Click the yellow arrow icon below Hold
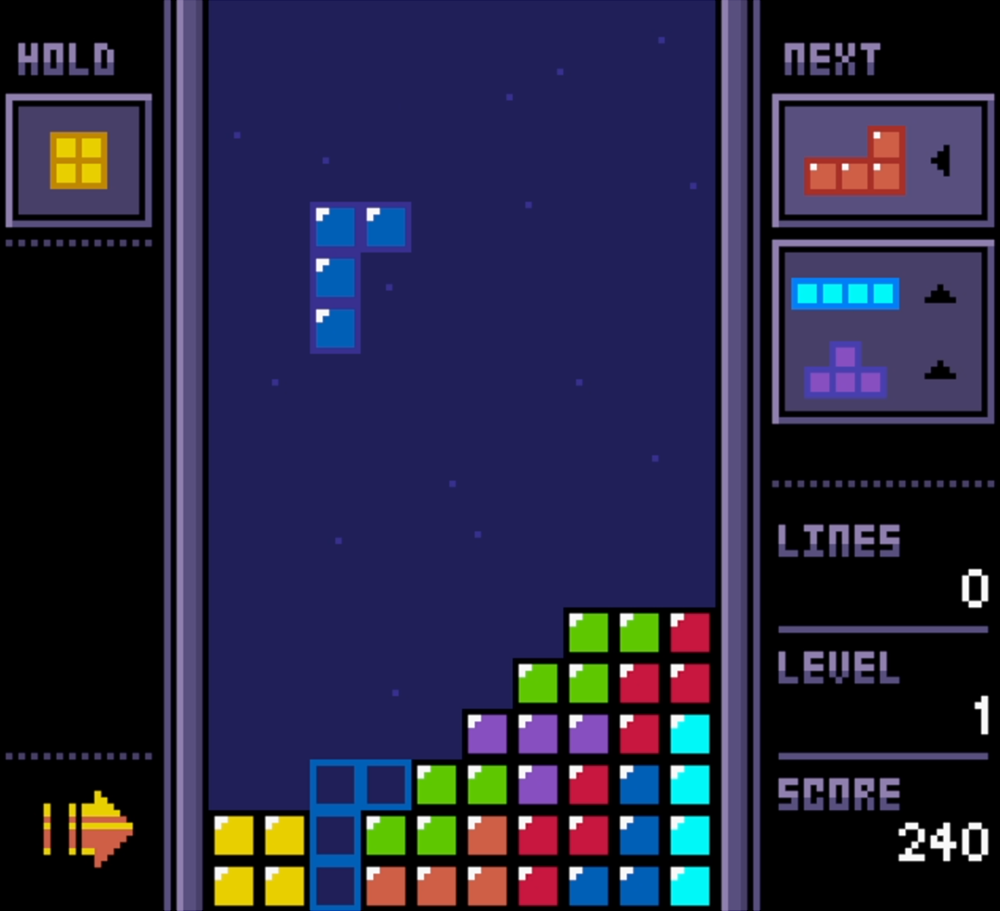The image size is (1000, 911). pos(88,828)
